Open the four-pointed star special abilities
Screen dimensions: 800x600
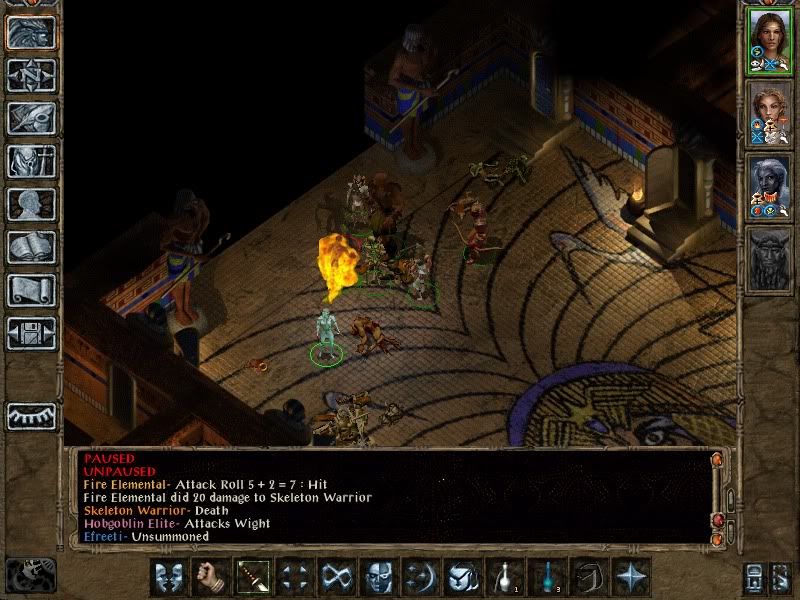(630, 577)
